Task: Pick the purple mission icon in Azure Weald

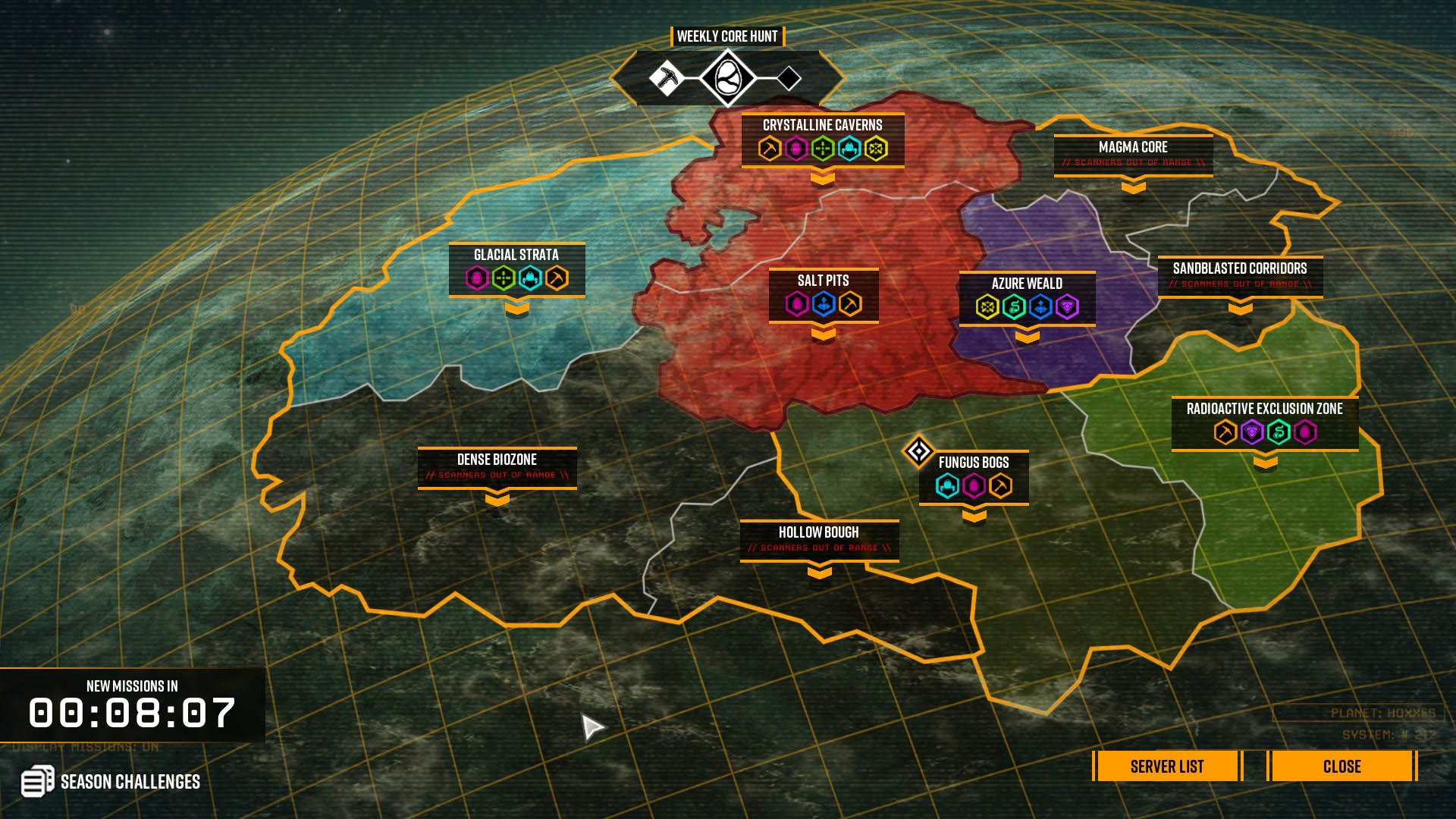Action: (1067, 307)
